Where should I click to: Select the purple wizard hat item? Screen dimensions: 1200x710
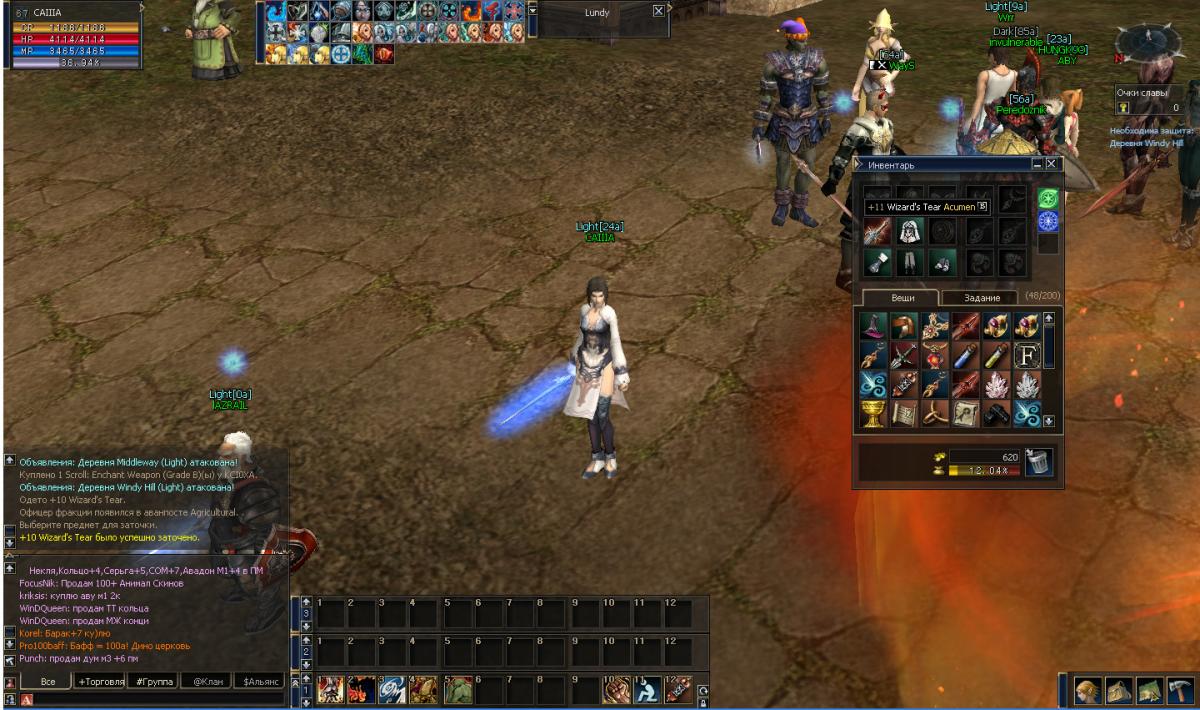click(873, 324)
